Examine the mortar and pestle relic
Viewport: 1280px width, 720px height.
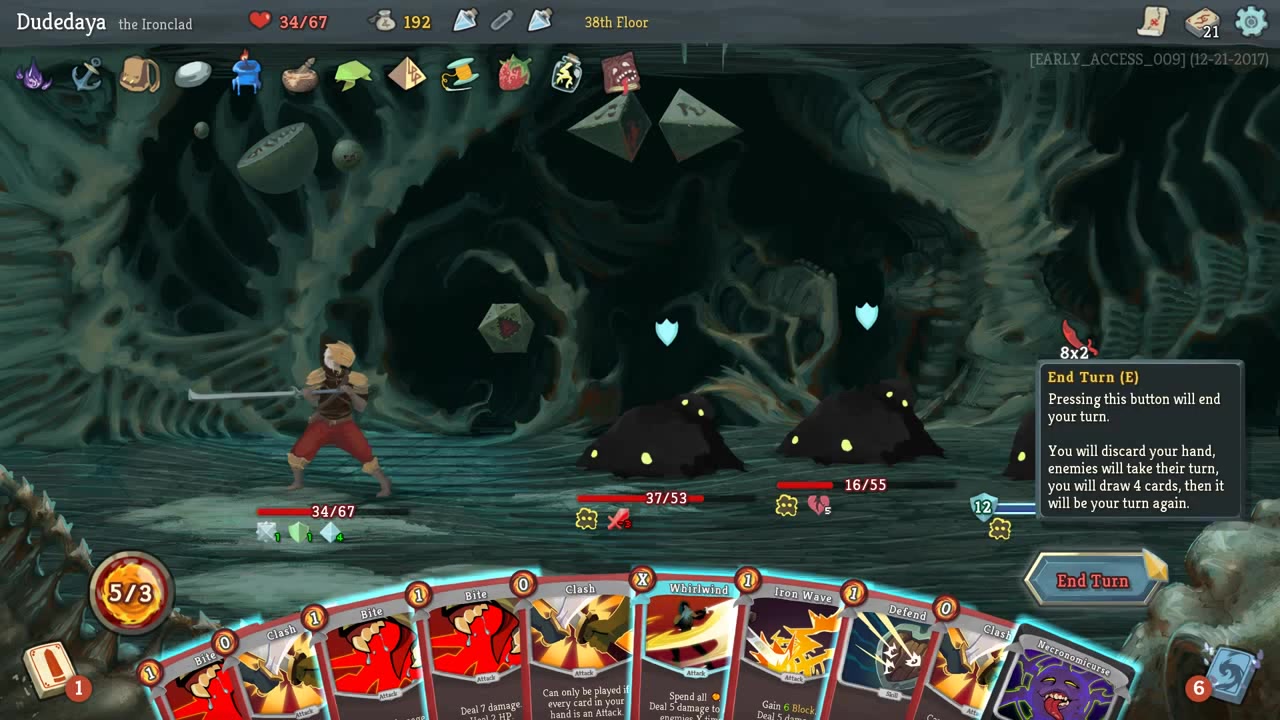299,75
